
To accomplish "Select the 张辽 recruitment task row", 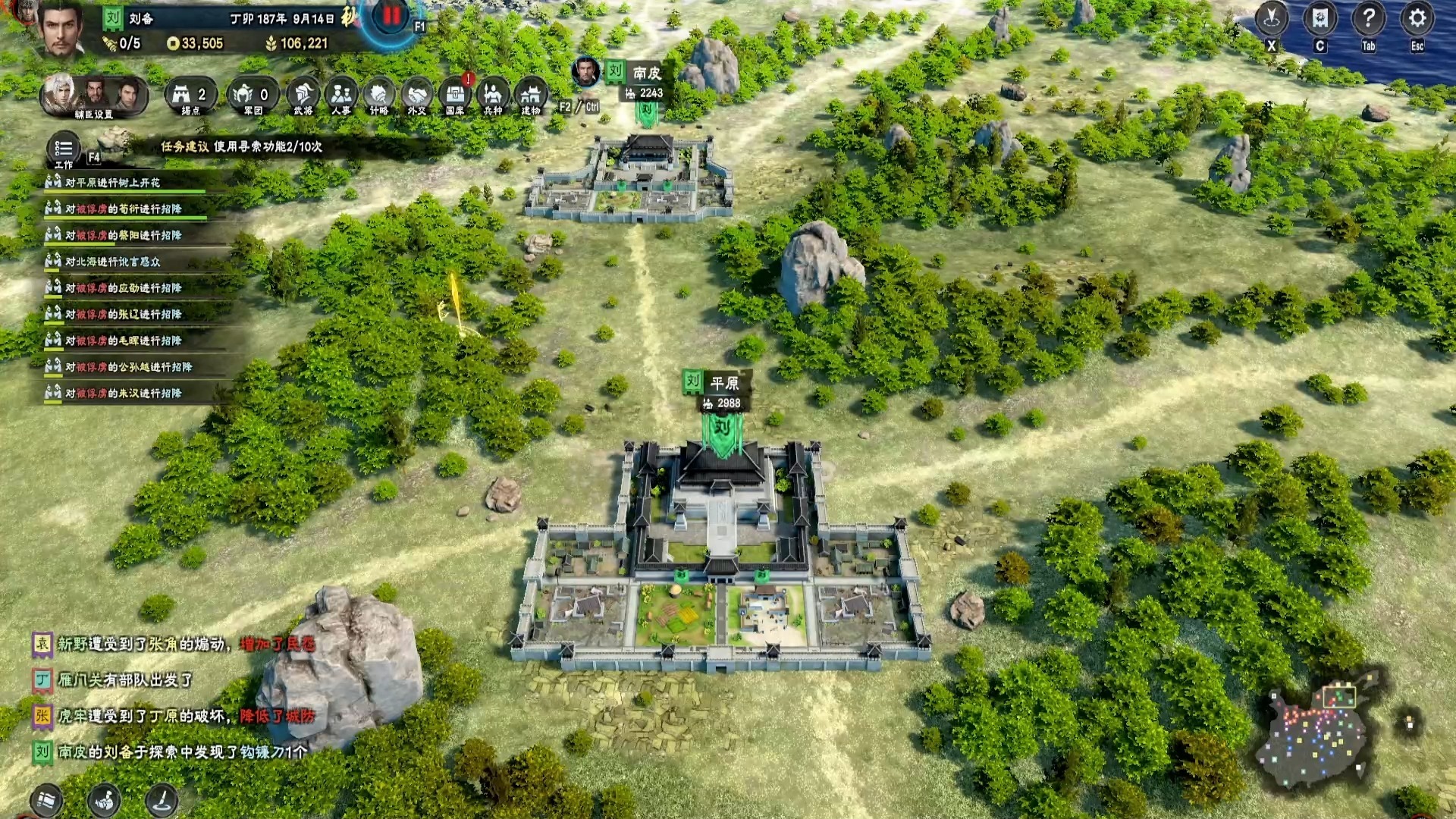I will [123, 314].
